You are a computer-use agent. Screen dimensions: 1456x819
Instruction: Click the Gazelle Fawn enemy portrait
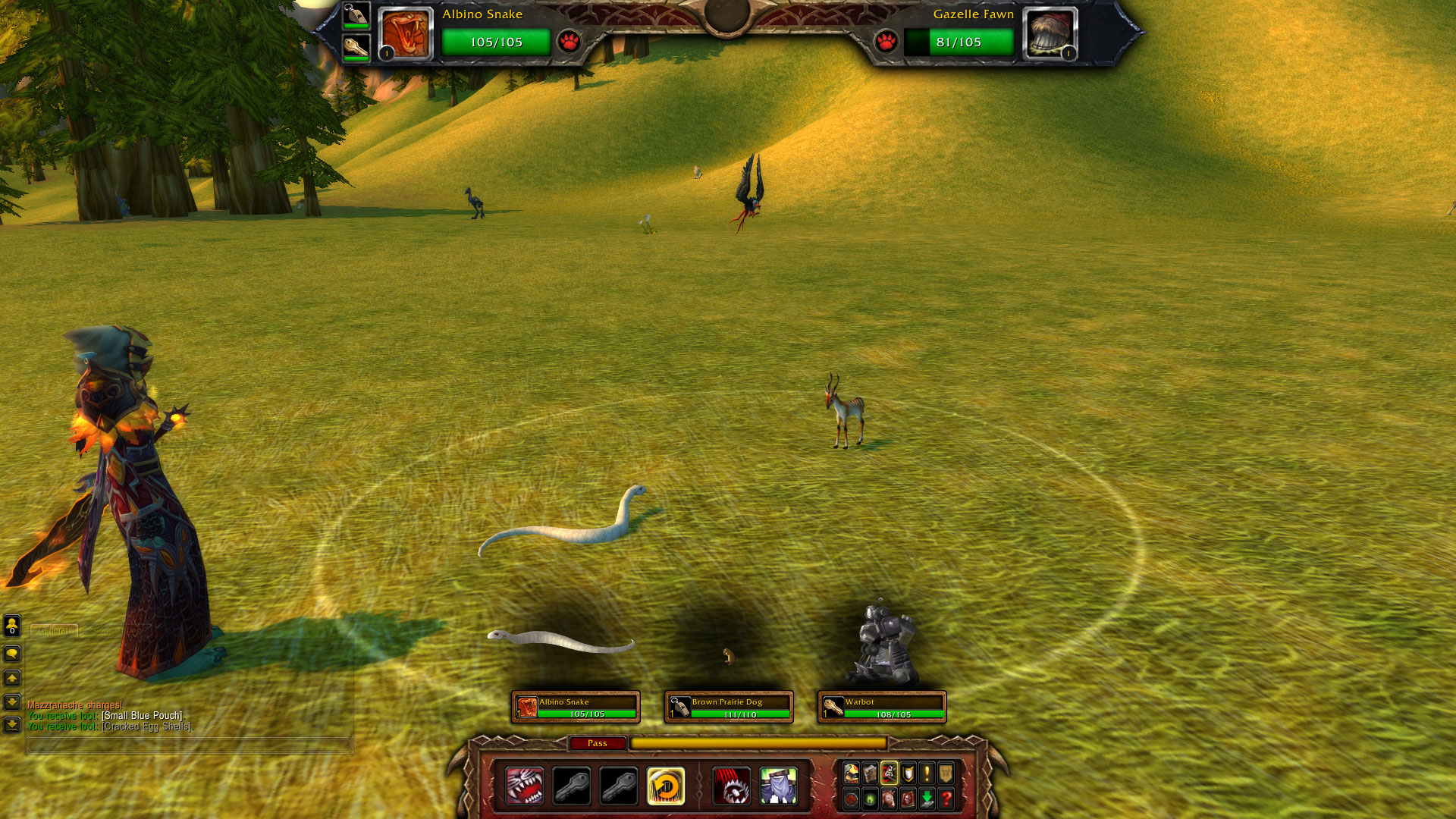click(x=1050, y=34)
